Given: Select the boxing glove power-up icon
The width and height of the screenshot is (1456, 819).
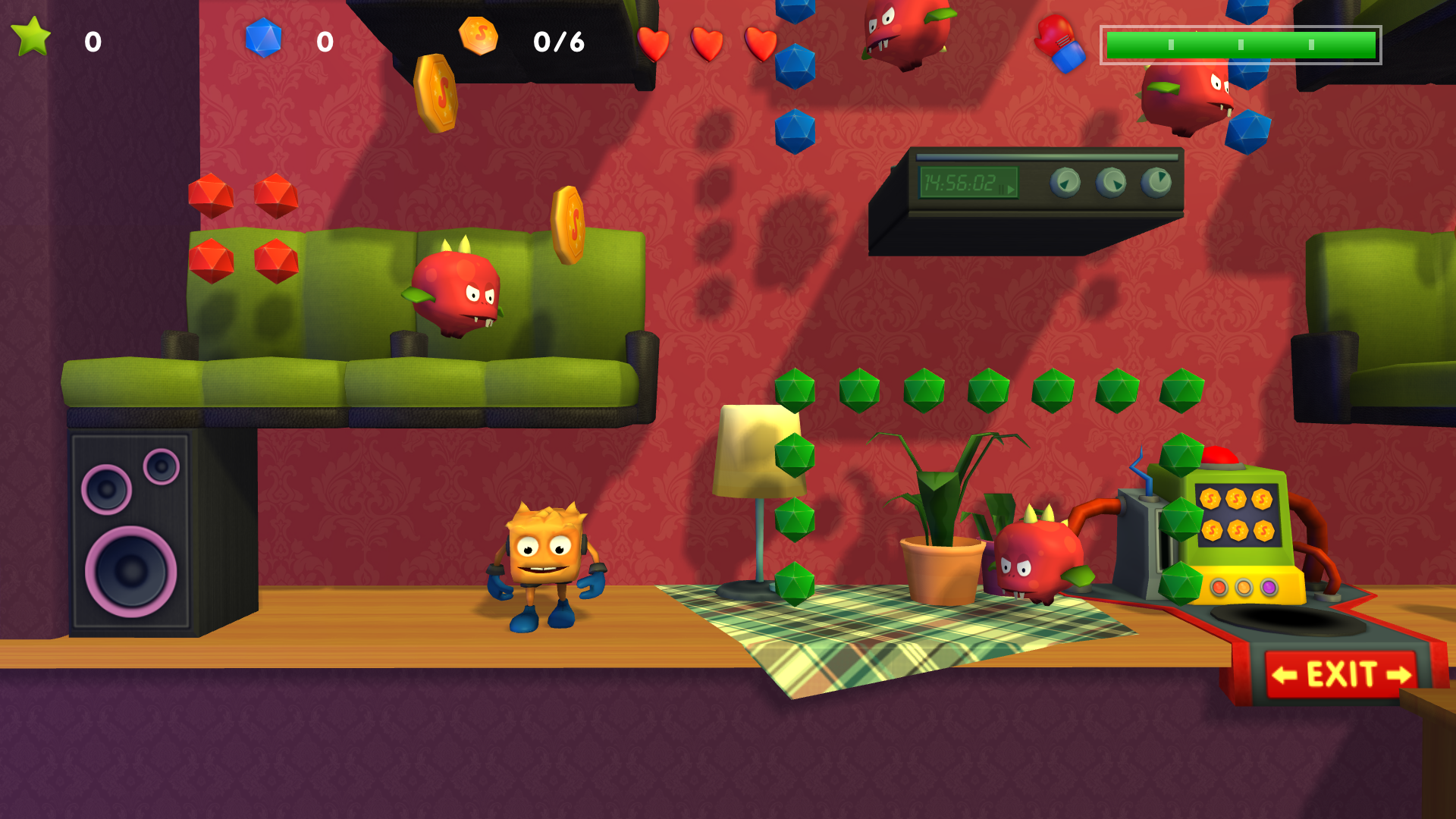Looking at the screenshot, I should pyautogui.click(x=1061, y=42).
